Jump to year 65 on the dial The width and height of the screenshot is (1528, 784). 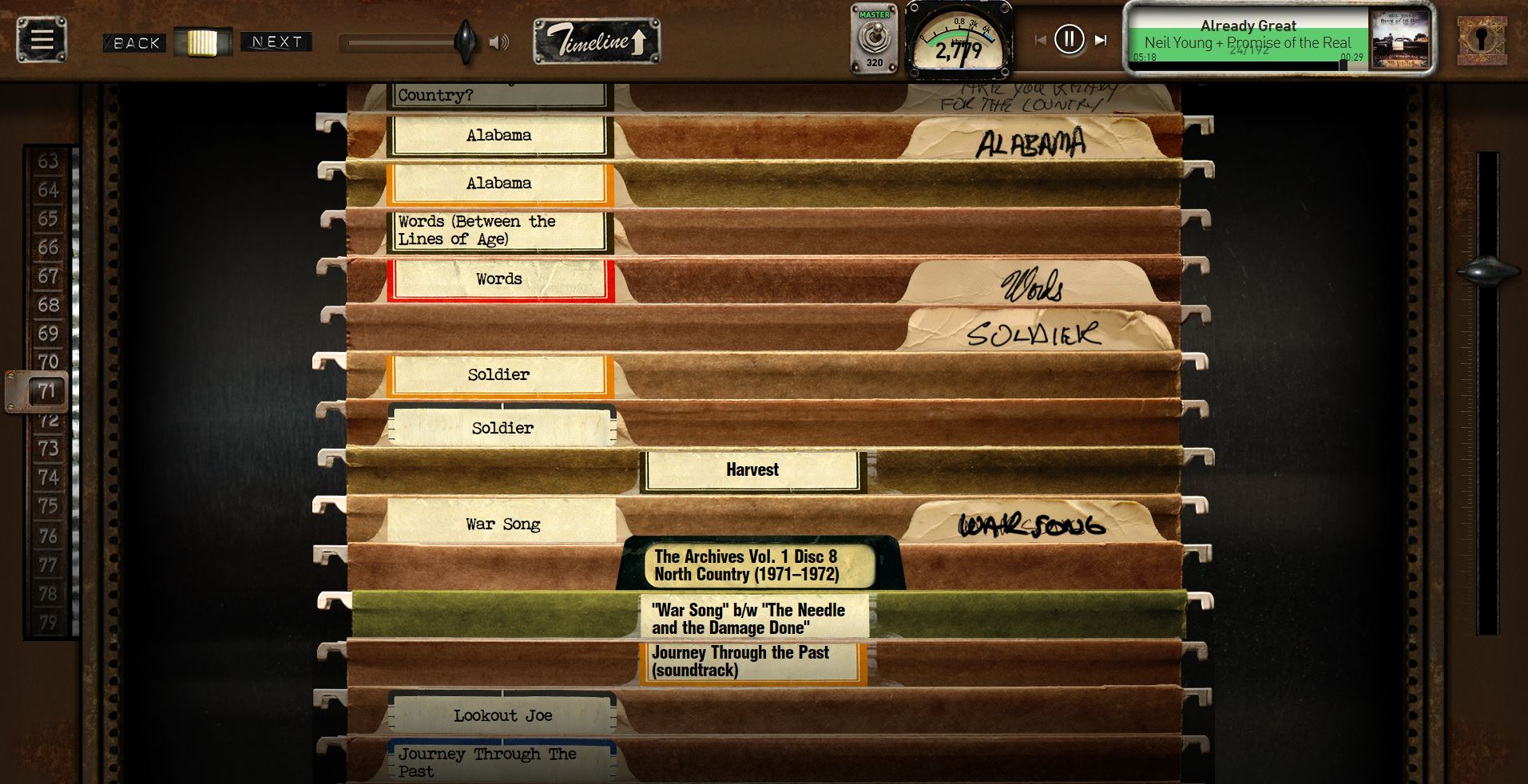[x=48, y=219]
